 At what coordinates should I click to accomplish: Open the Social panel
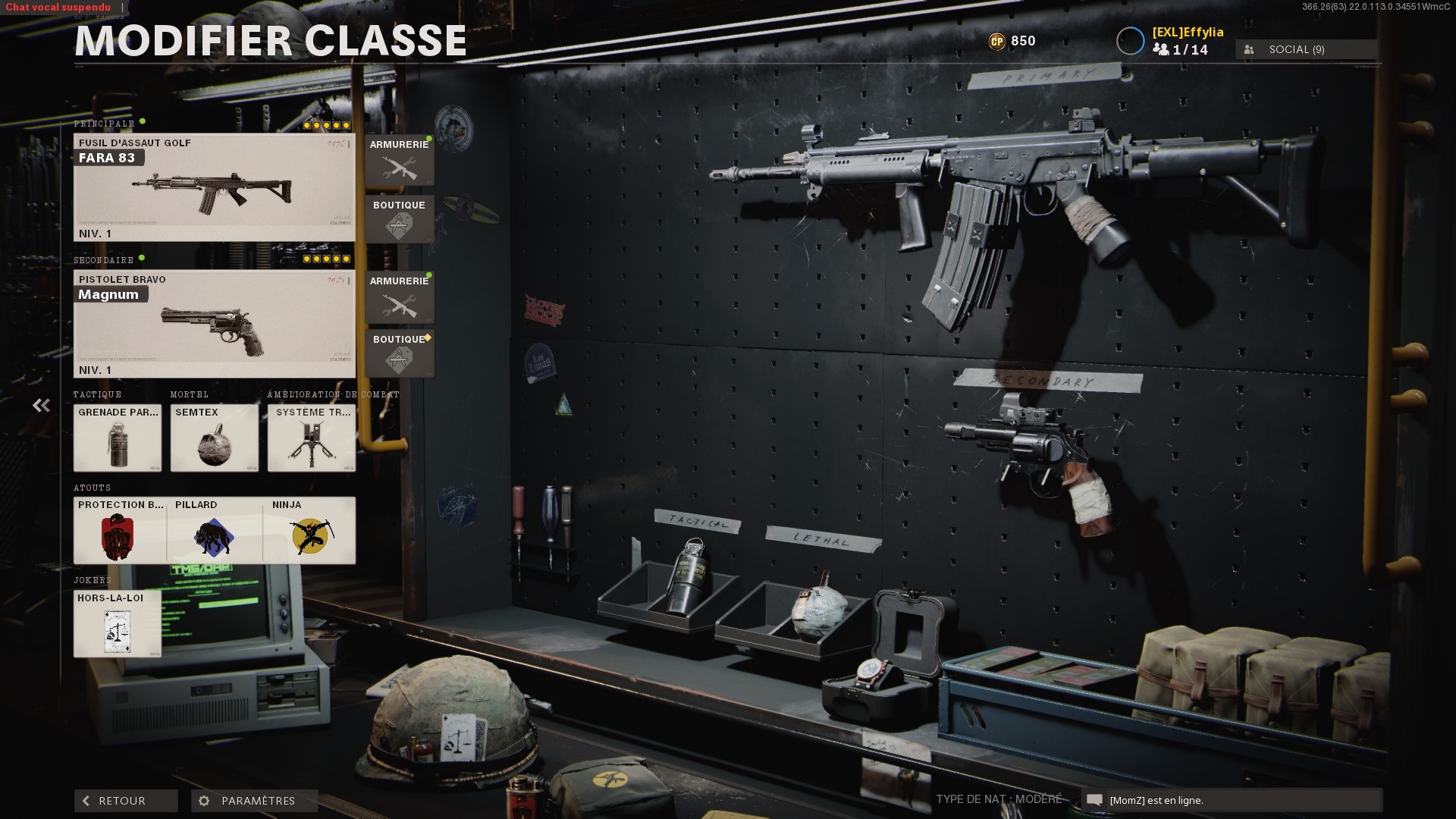tap(1306, 49)
